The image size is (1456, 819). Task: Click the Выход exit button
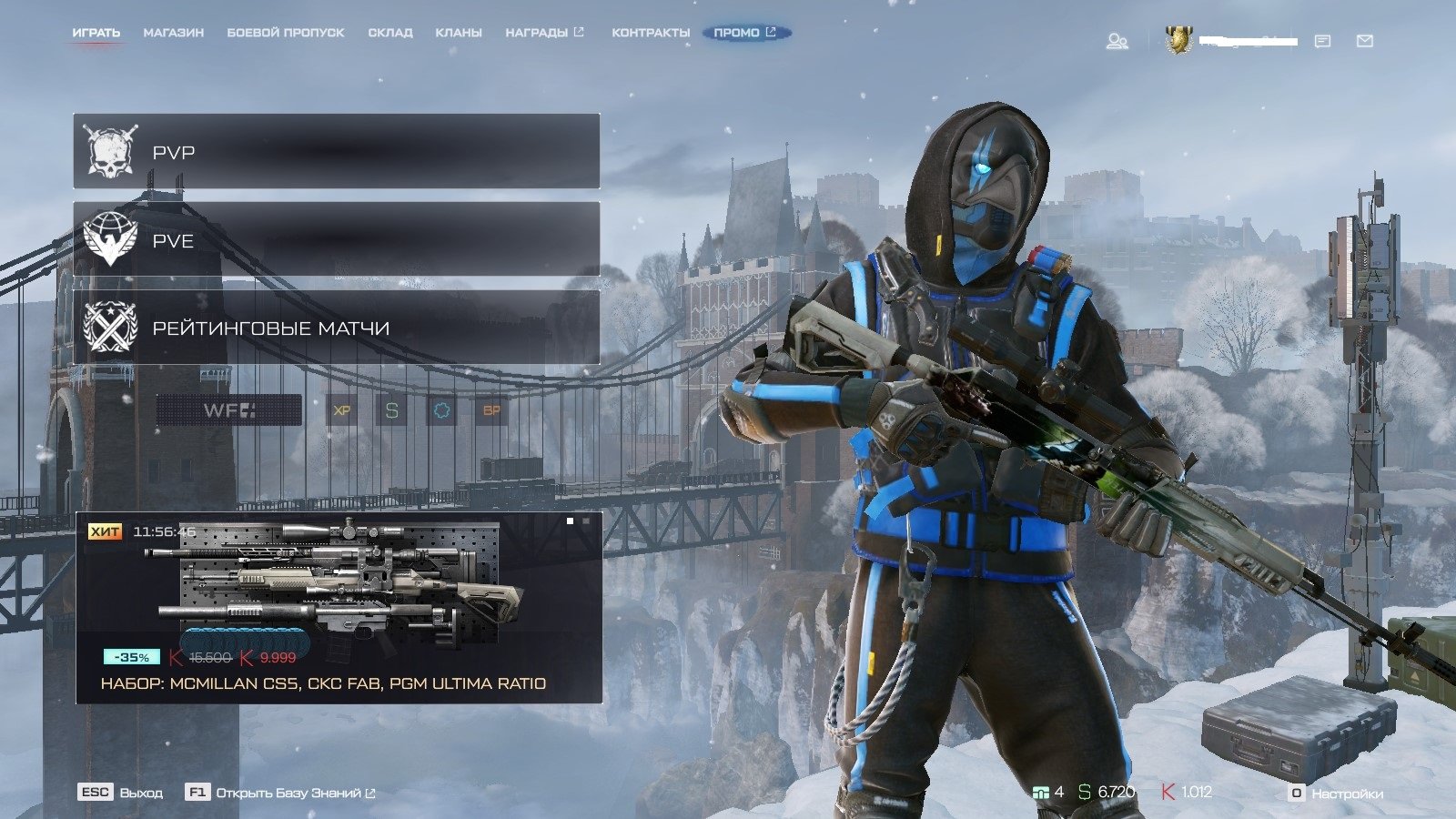[x=121, y=793]
